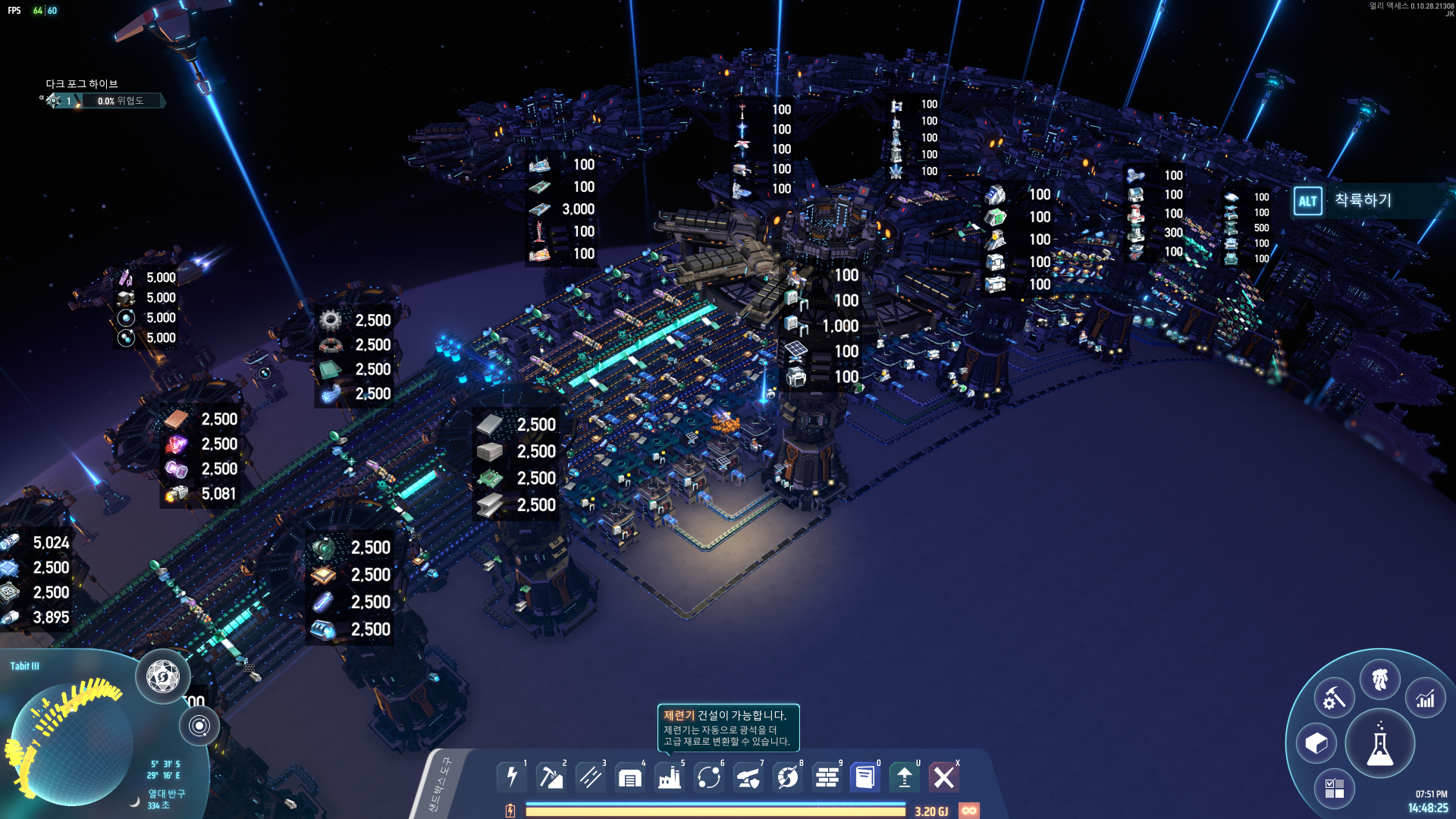
Task: Open the logistics transport build category
Action: (x=709, y=777)
